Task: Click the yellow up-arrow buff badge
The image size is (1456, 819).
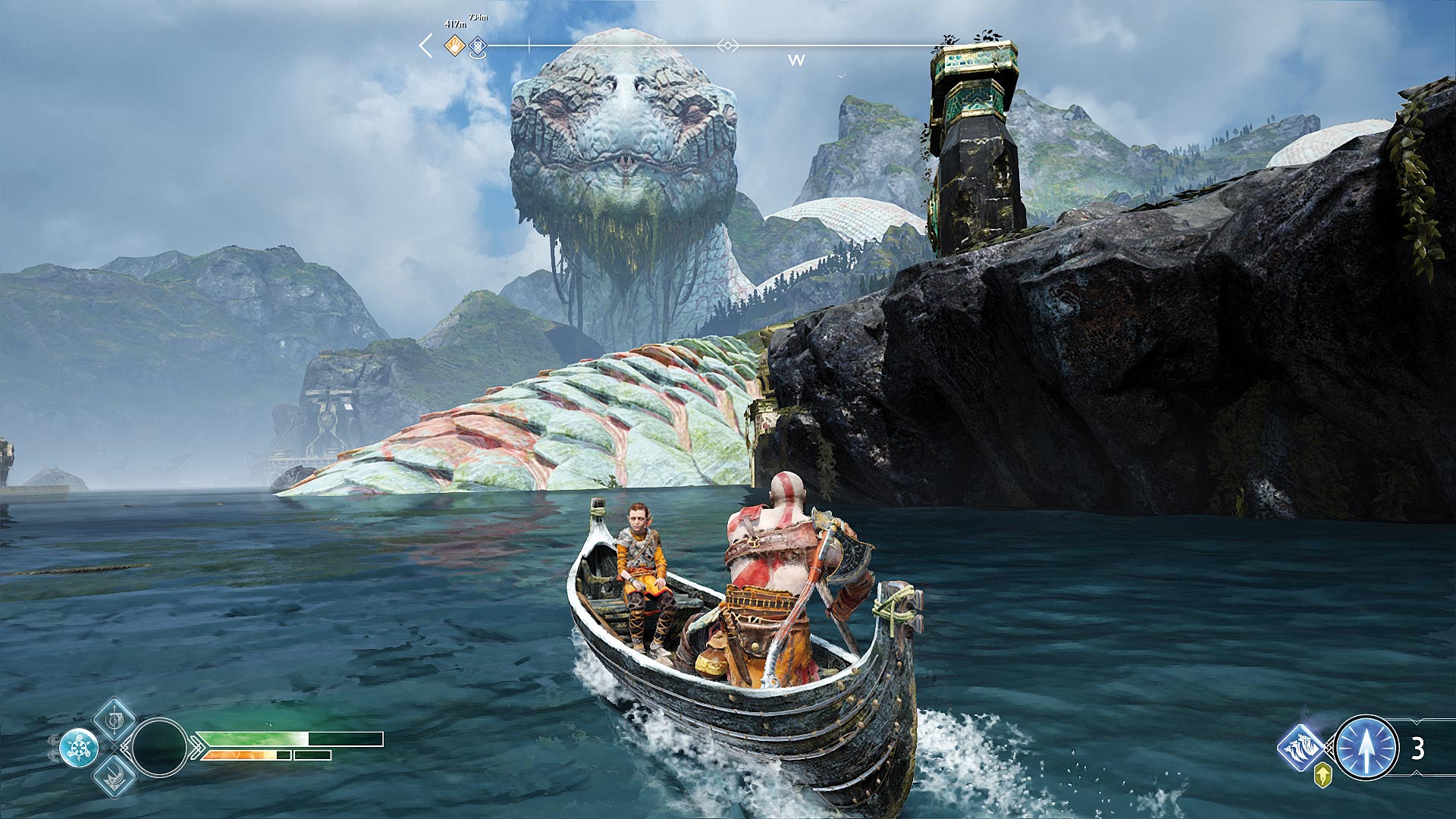Action: (x=1323, y=775)
